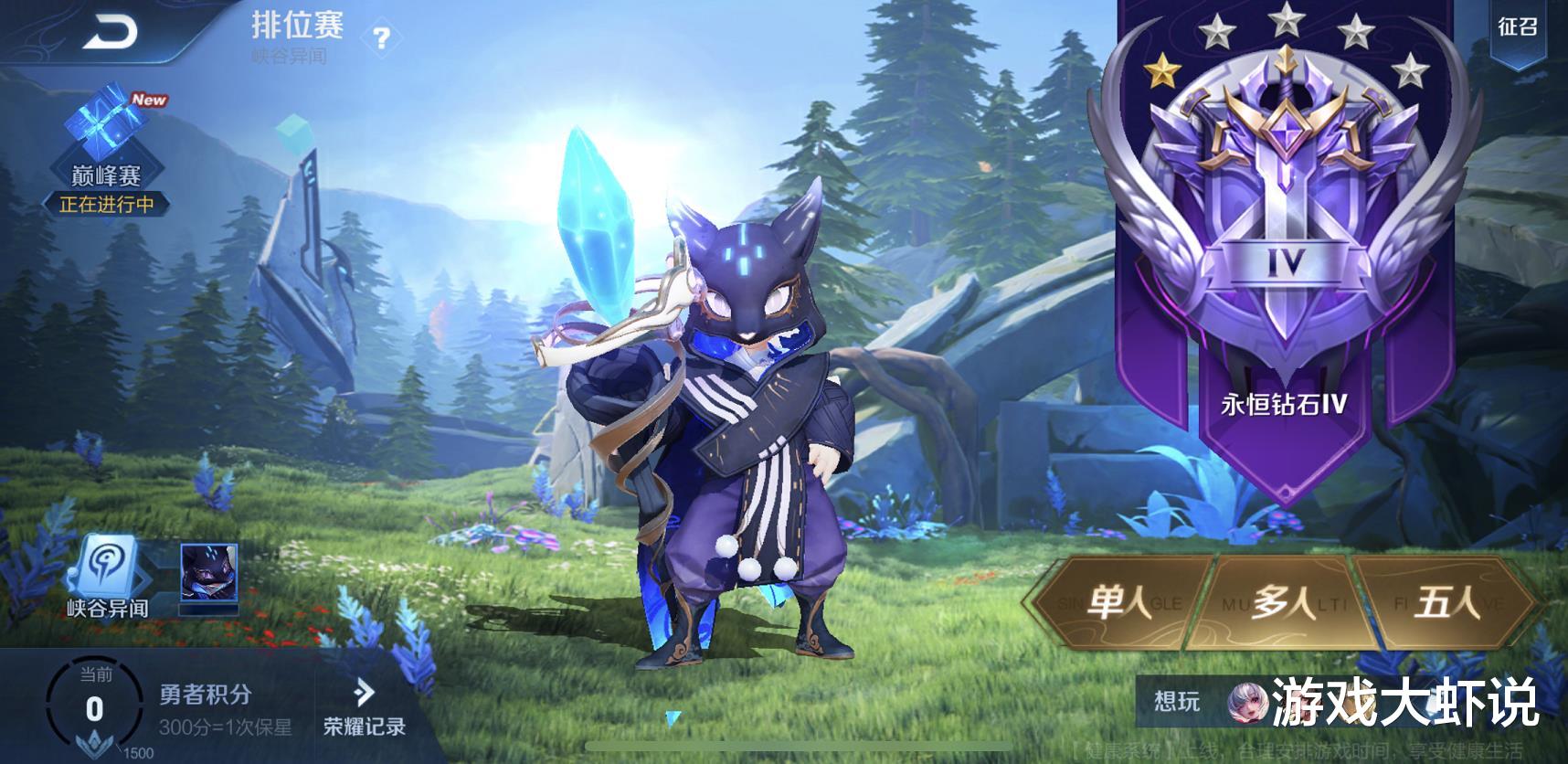Open the 巅峰赛 peak tournament gift icon
This screenshot has height=764, width=1568.
pyautogui.click(x=103, y=123)
